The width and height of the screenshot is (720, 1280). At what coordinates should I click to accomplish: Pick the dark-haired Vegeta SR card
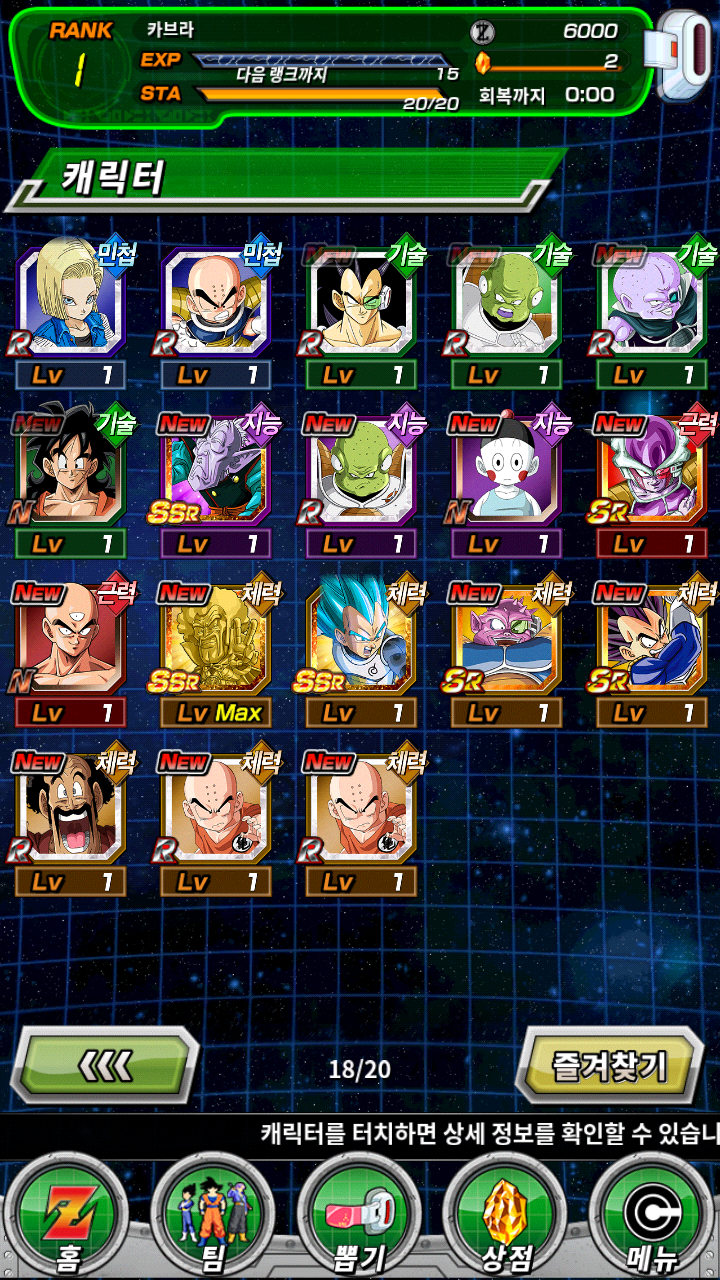coord(651,642)
